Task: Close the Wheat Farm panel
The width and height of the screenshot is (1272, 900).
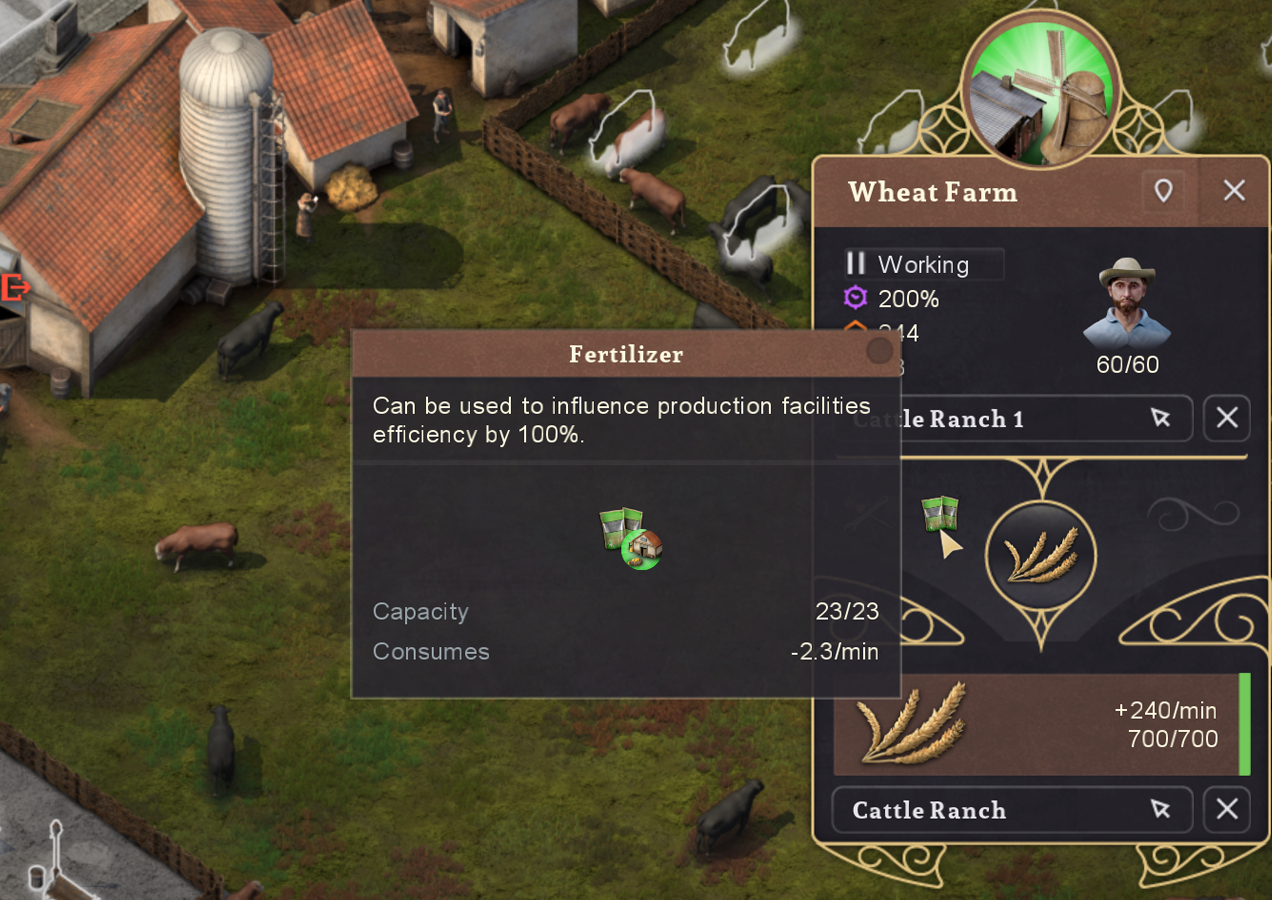Action: tap(1234, 190)
